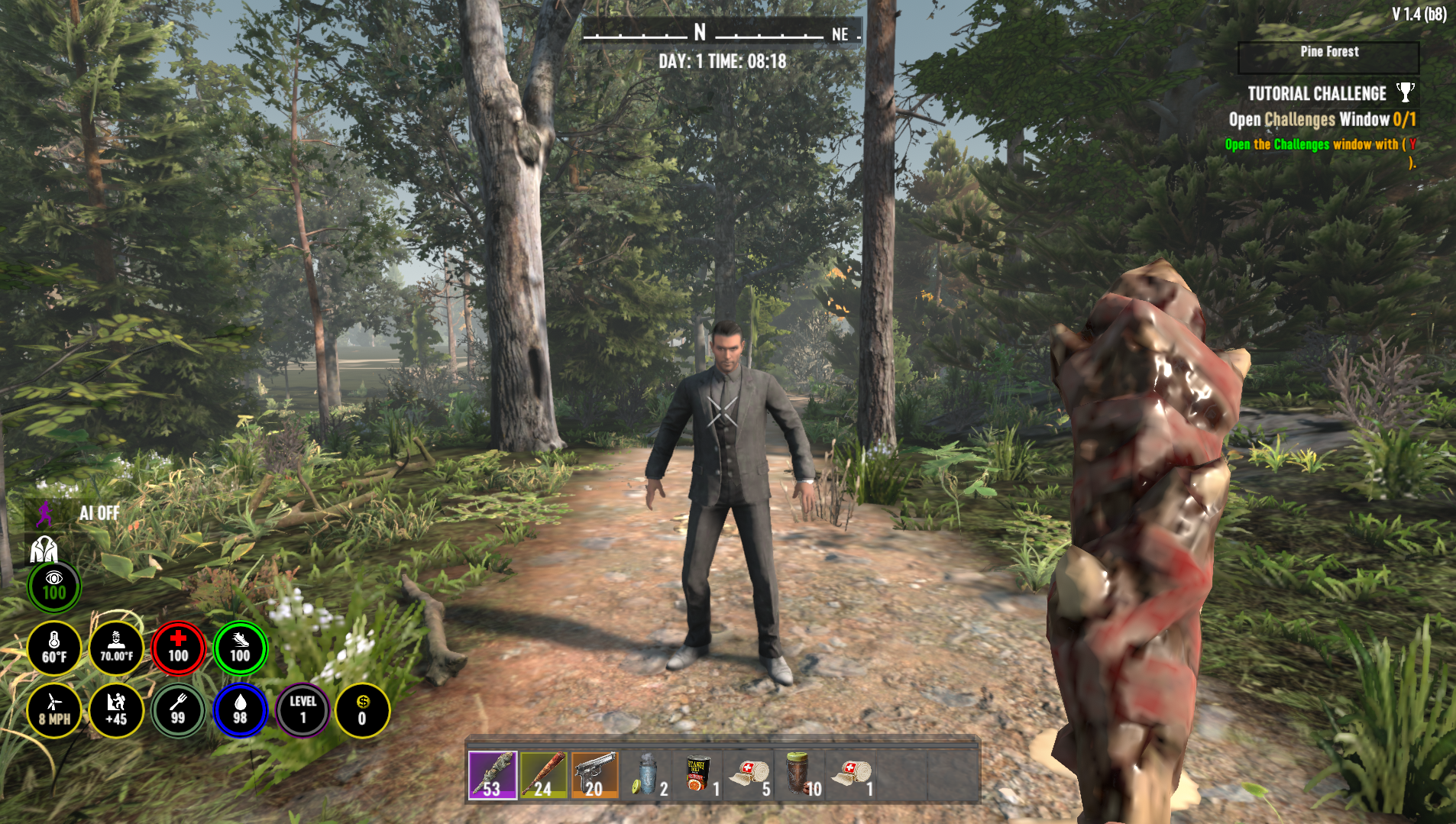This screenshot has width=1456, height=824.
Task: Click the white jacket status icon
Action: point(44,548)
